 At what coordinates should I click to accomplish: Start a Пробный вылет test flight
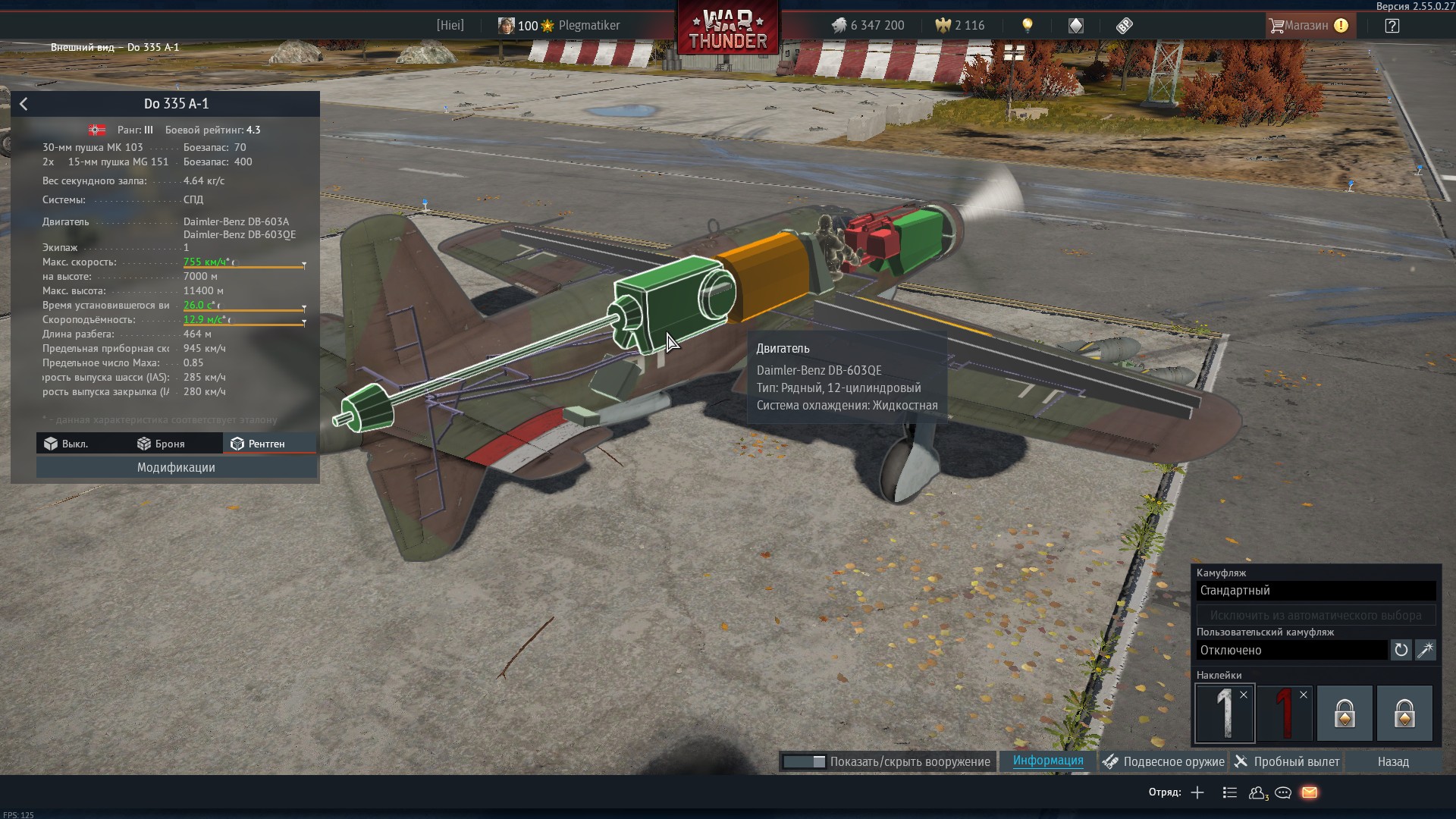(1288, 761)
